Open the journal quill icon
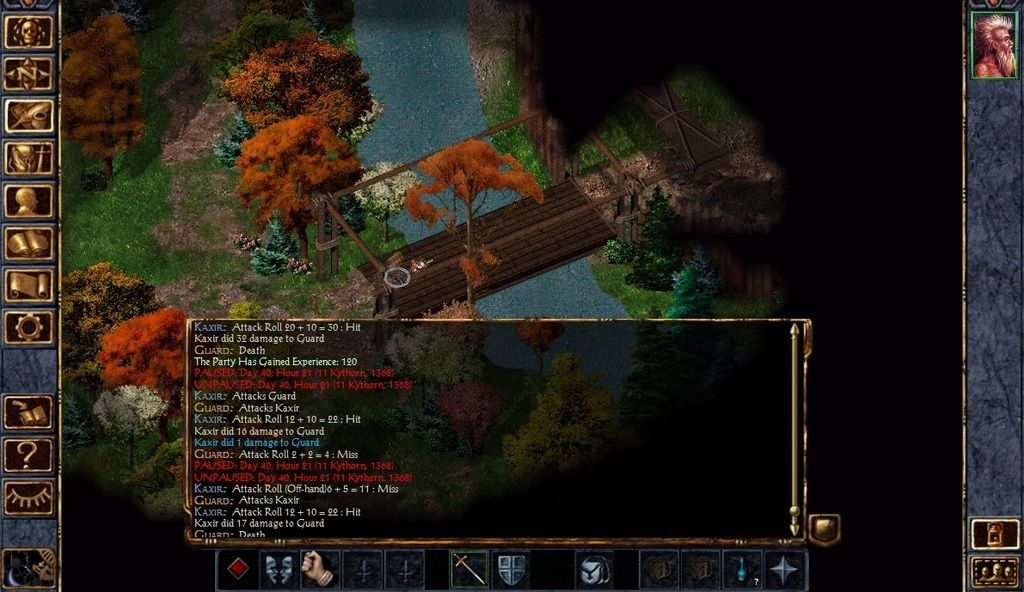The image size is (1024, 592). (x=29, y=115)
